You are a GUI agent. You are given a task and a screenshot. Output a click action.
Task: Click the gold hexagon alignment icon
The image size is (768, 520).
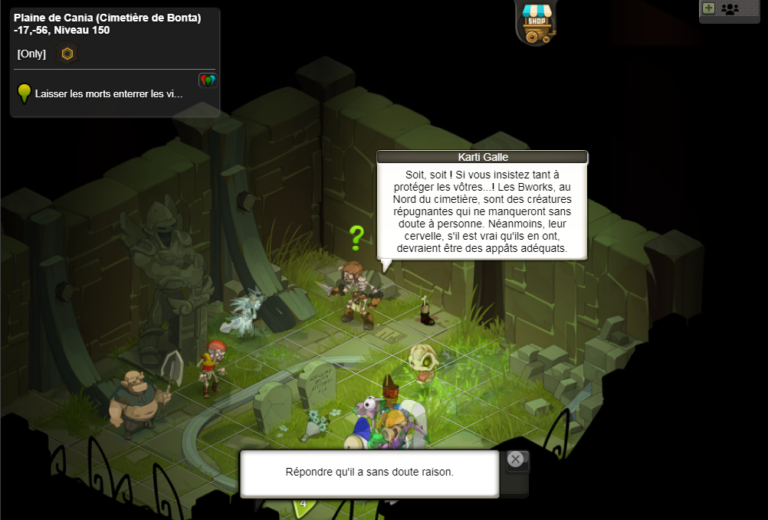pyautogui.click(x=67, y=54)
